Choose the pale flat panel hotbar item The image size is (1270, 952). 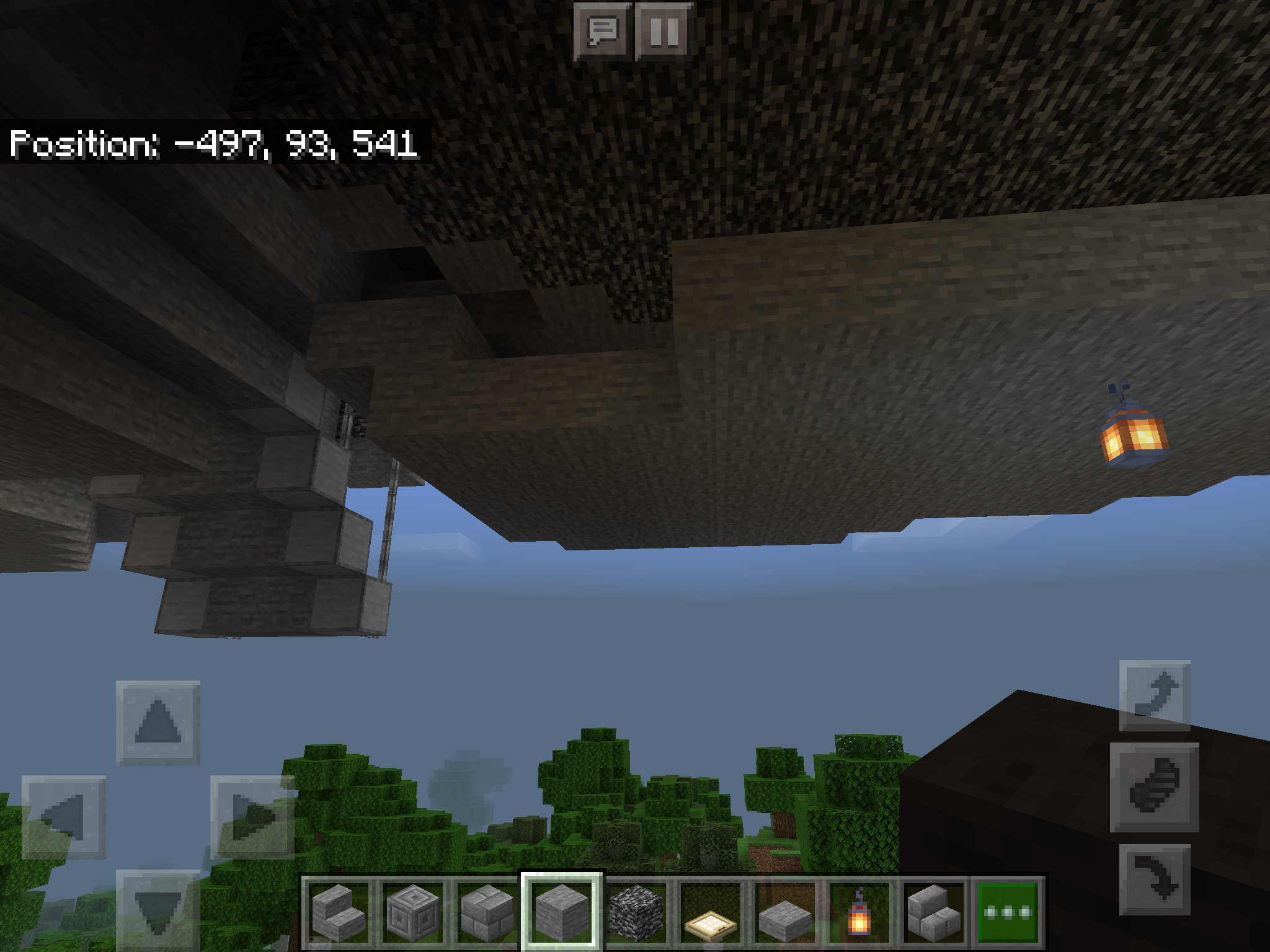tap(711, 912)
